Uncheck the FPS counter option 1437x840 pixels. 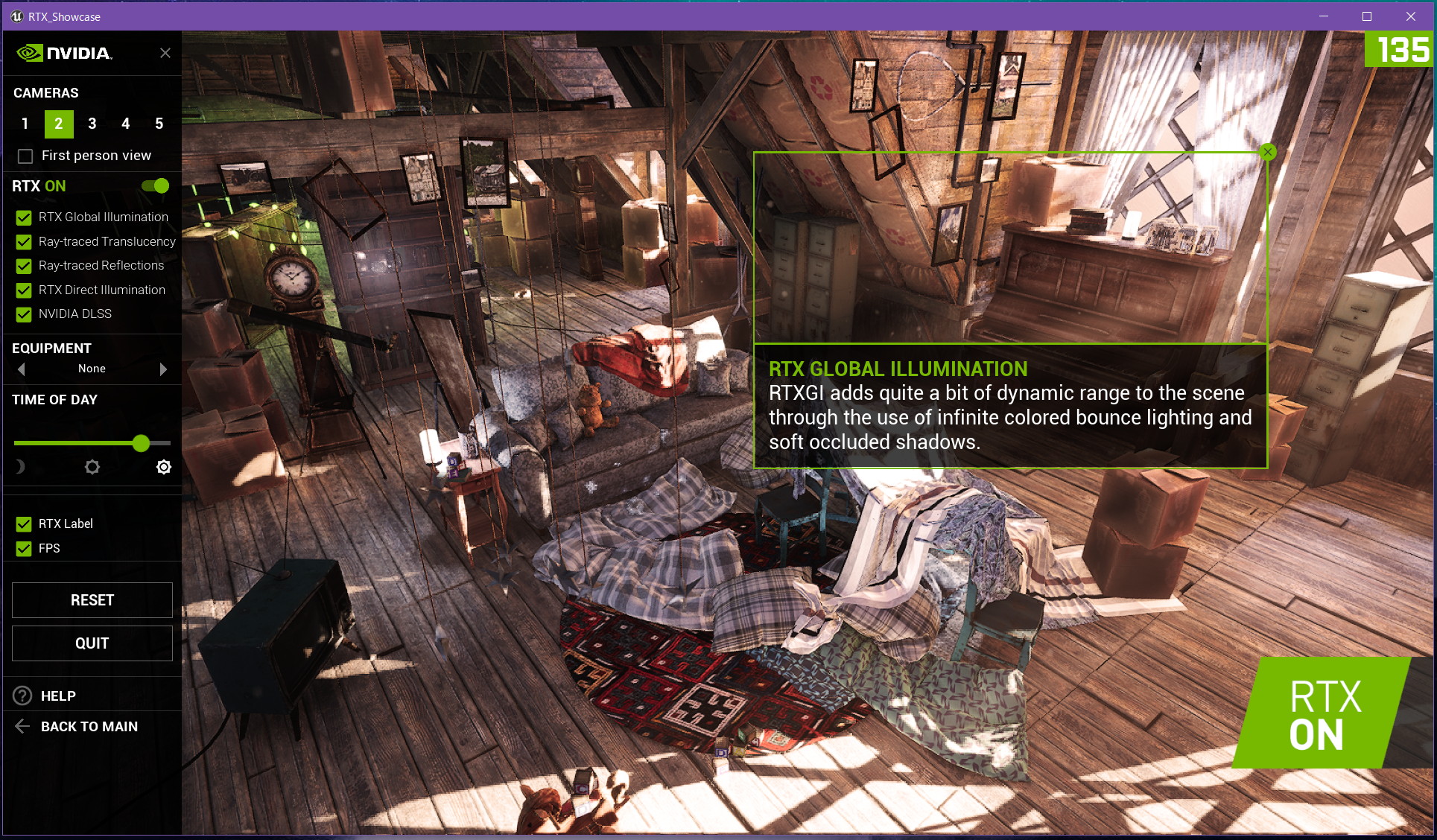[x=24, y=549]
